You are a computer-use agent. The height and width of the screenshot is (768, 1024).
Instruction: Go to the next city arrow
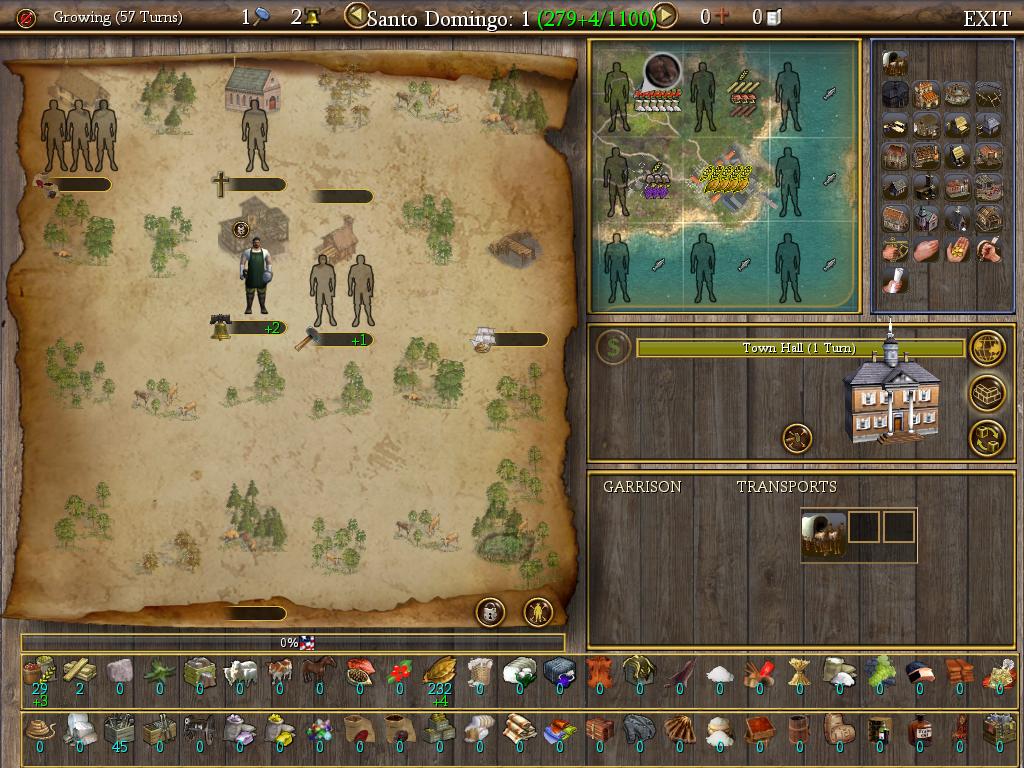(x=666, y=16)
